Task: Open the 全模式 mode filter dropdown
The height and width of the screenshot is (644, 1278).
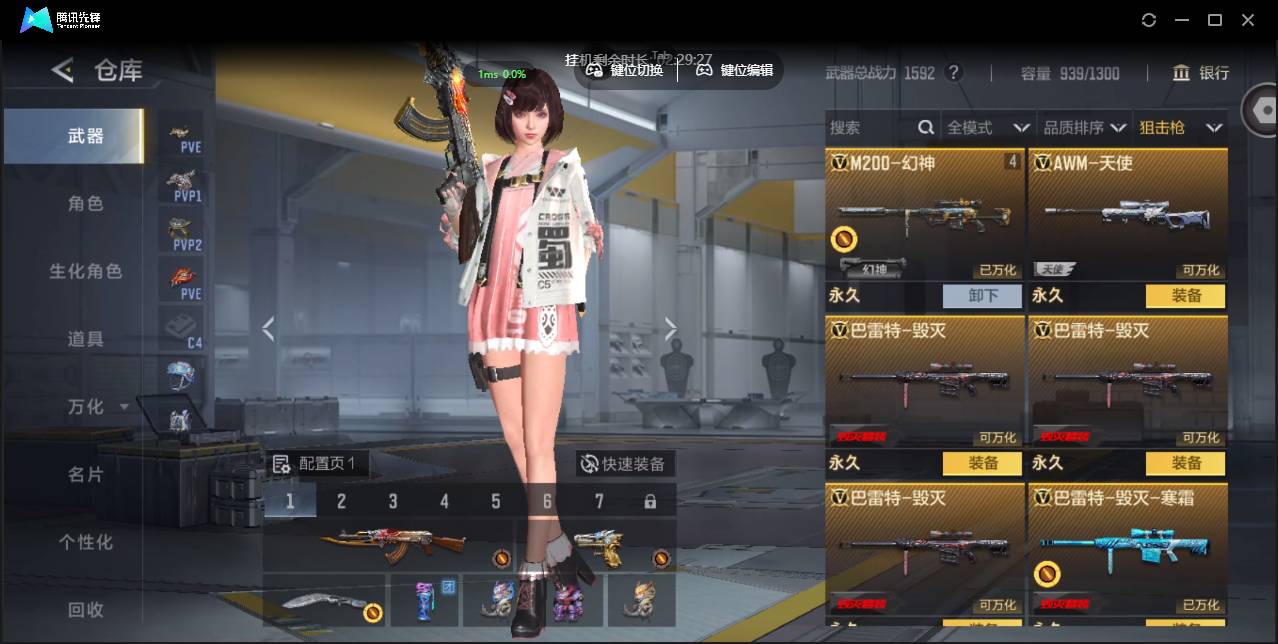Action: click(x=987, y=127)
